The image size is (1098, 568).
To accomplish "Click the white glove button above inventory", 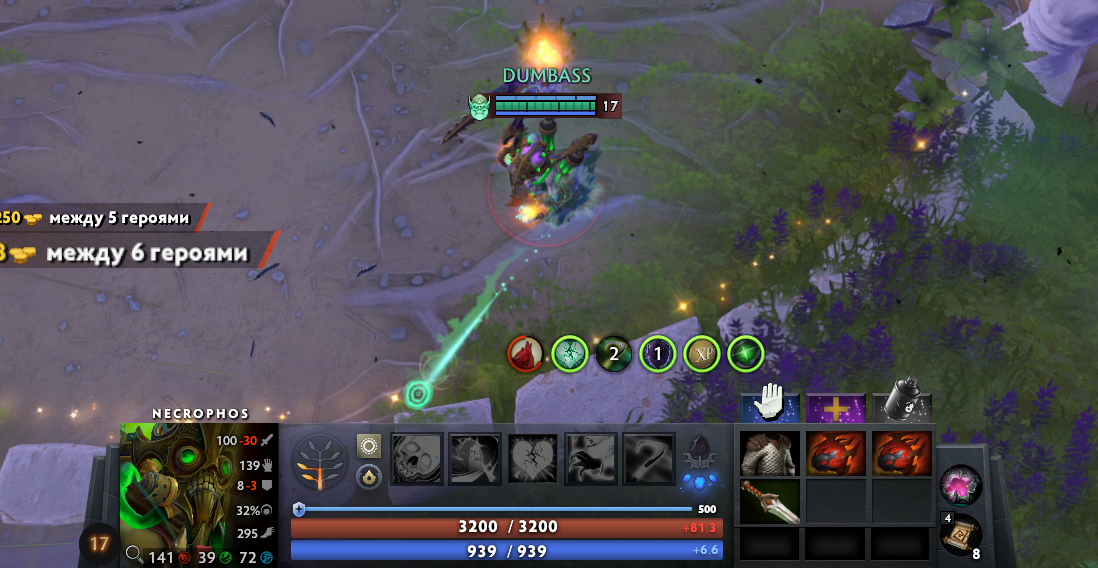I will point(770,404).
